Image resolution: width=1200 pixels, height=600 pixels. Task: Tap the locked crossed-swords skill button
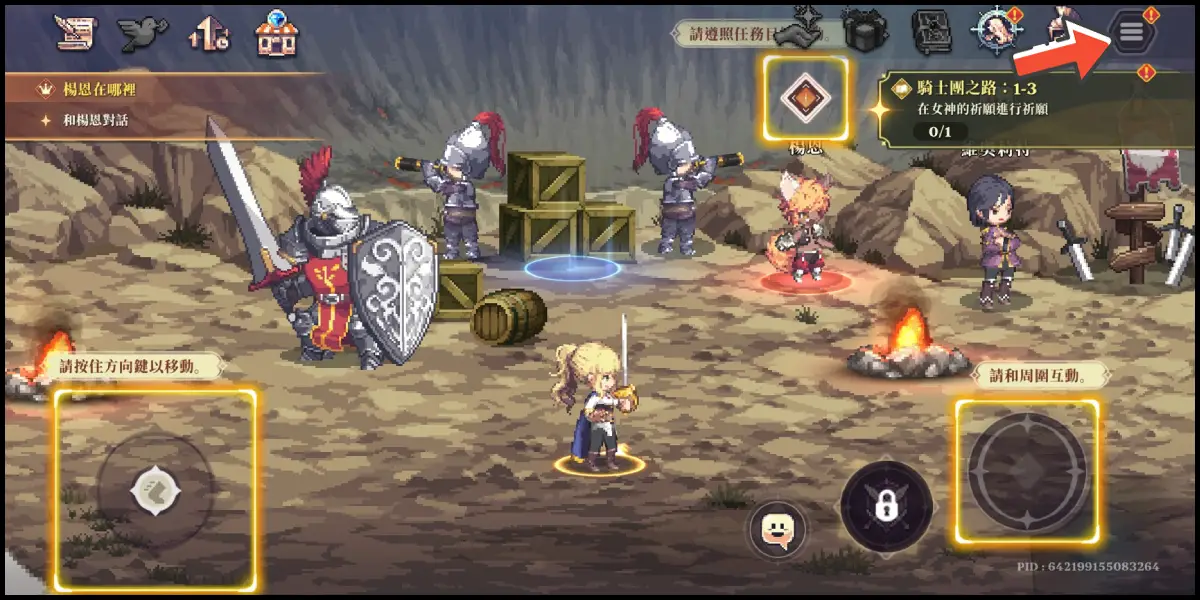[886, 505]
